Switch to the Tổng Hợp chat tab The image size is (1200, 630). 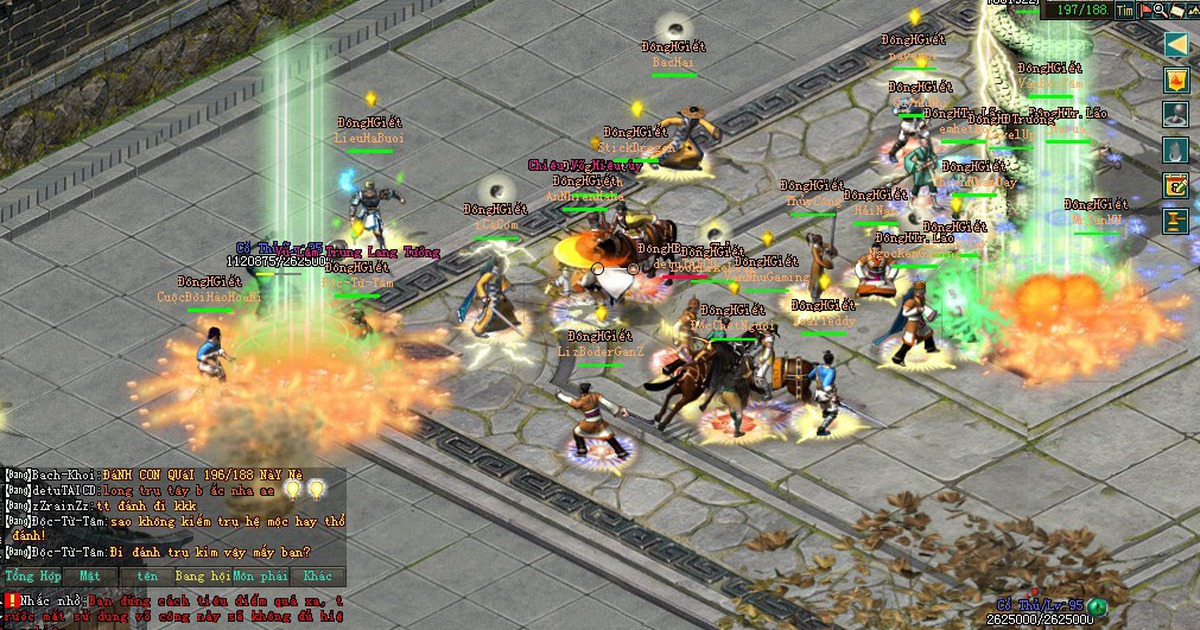tap(33, 577)
